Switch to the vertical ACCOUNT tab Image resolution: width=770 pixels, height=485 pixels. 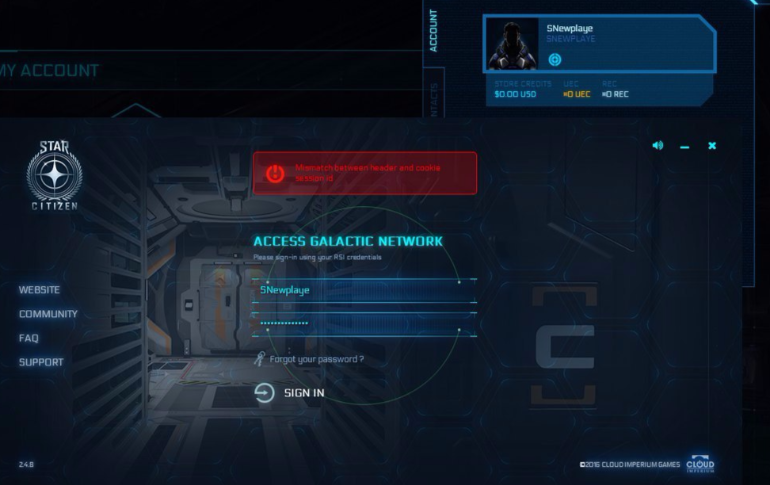(433, 31)
